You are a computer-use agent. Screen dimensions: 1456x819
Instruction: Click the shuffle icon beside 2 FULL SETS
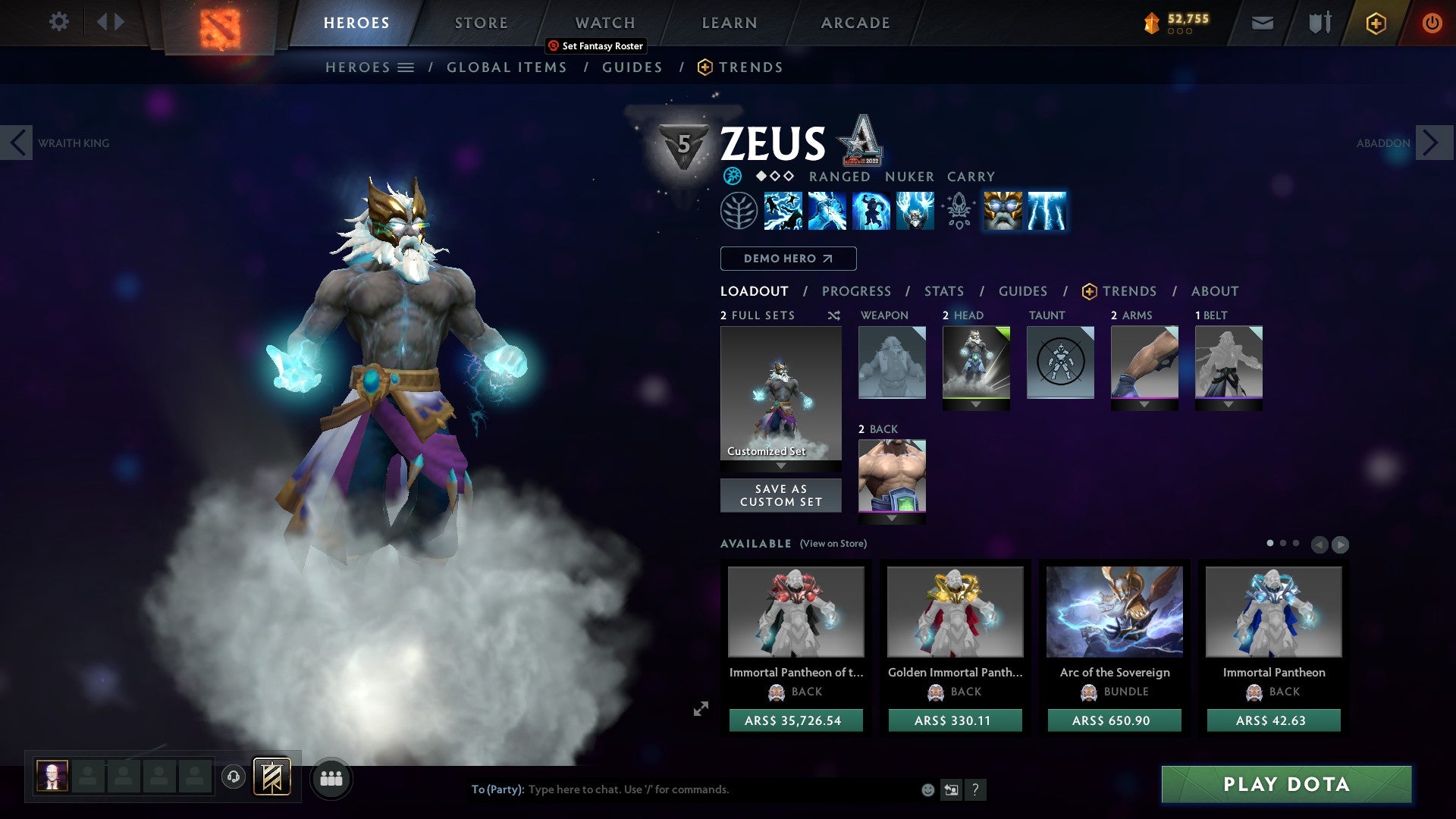point(833,315)
